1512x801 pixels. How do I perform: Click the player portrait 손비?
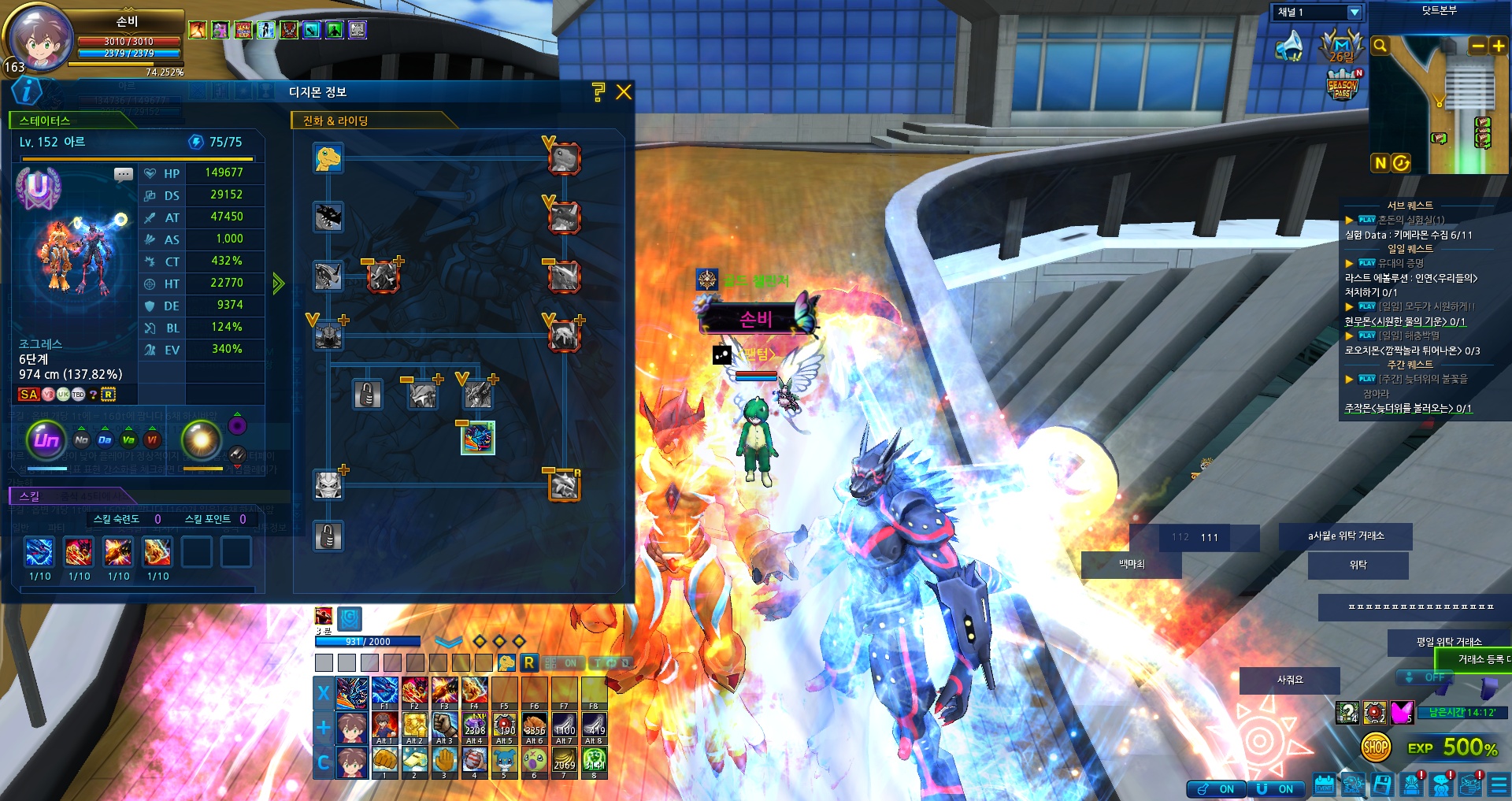pos(40,38)
